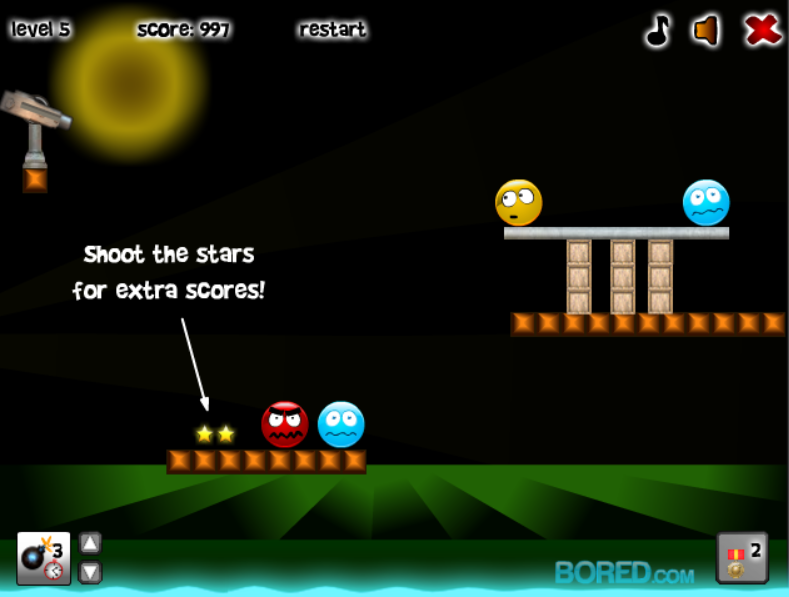Close the game with the red X
789x597 pixels.
coord(763,31)
